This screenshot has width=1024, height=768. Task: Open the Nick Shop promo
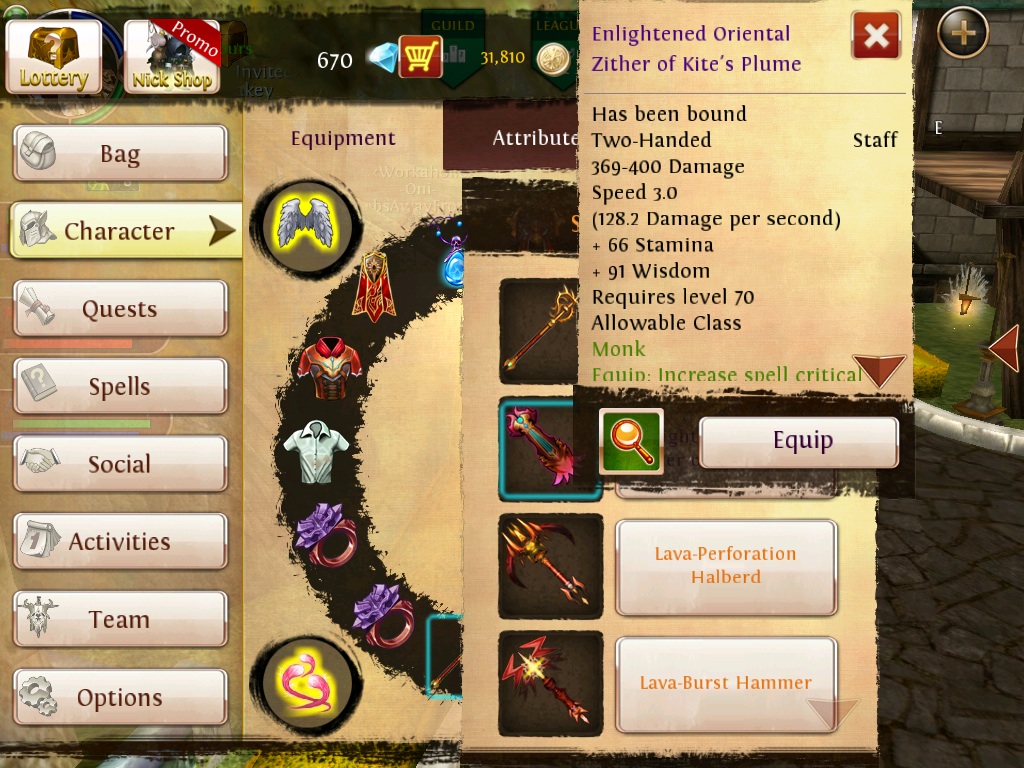[171, 56]
